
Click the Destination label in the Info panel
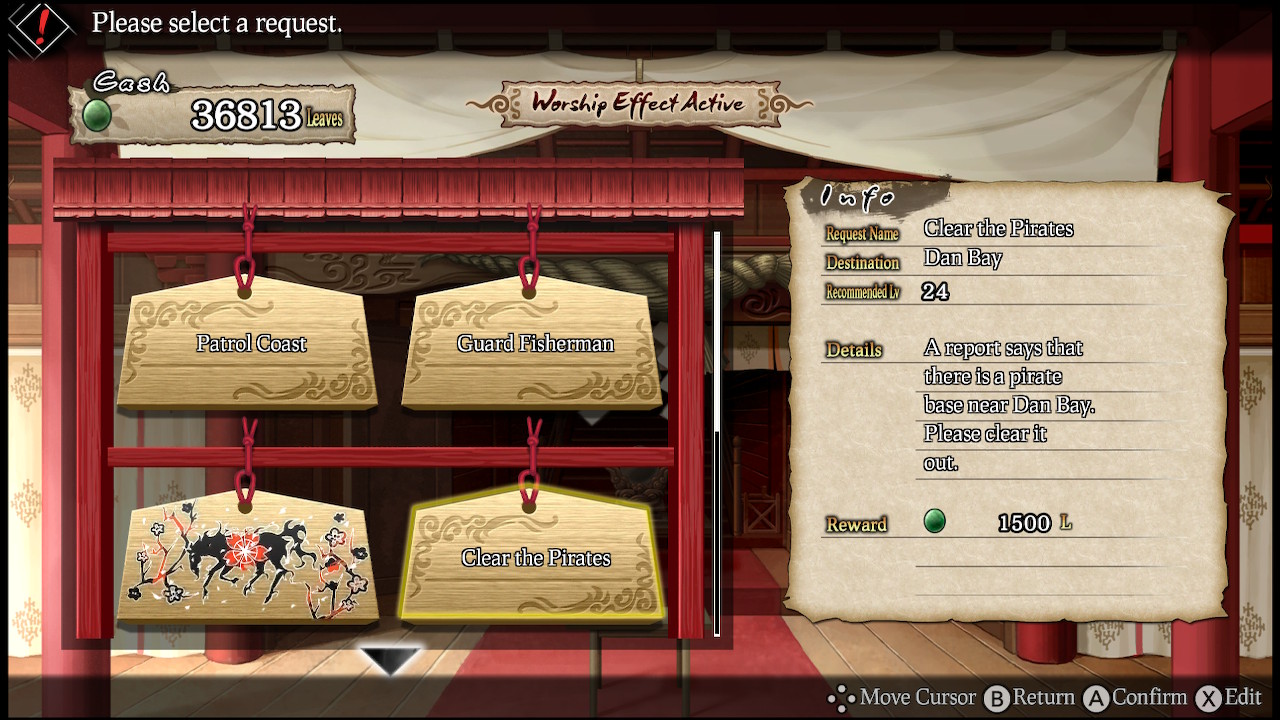862,262
